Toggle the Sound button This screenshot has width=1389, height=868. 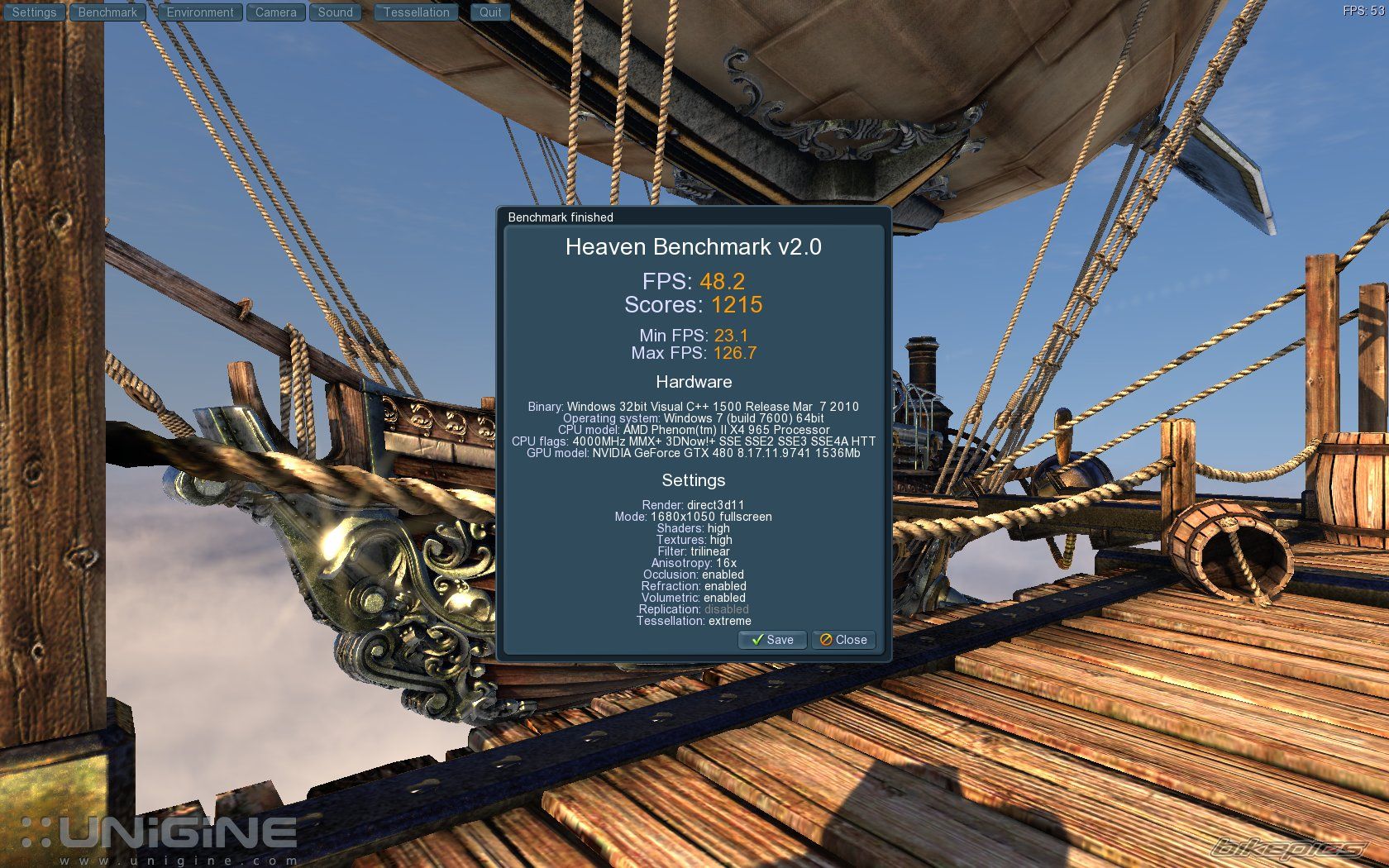[336, 12]
